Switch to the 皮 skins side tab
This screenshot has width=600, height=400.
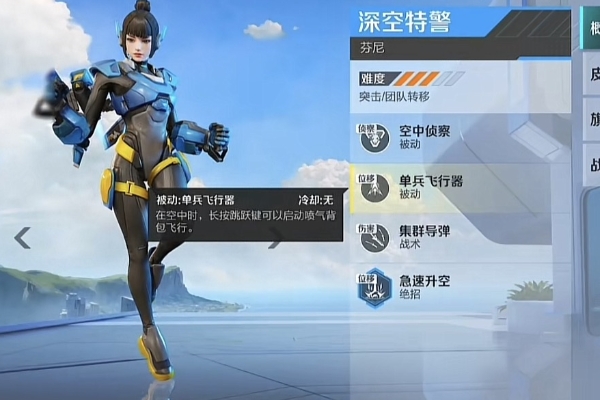[x=590, y=72]
